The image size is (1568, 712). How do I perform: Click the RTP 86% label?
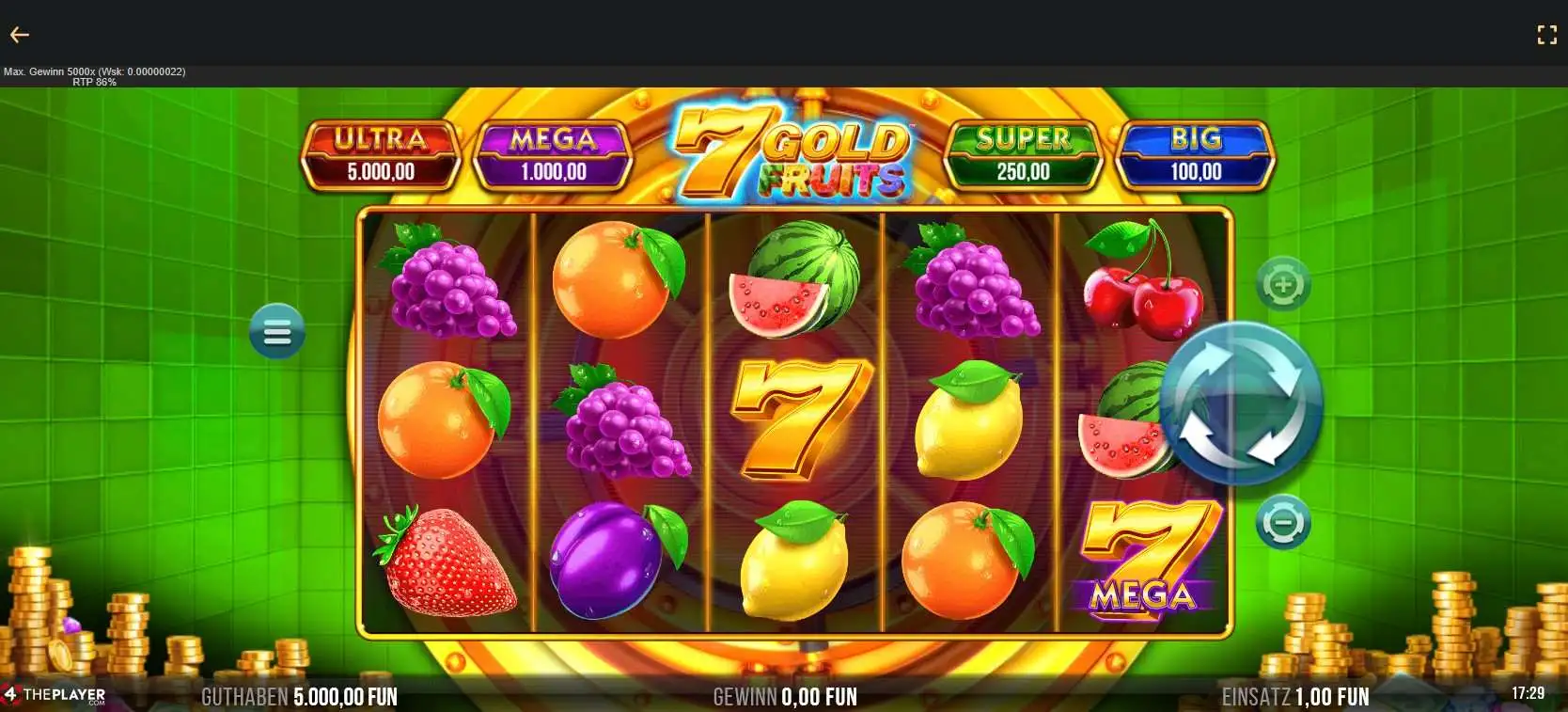pos(95,81)
